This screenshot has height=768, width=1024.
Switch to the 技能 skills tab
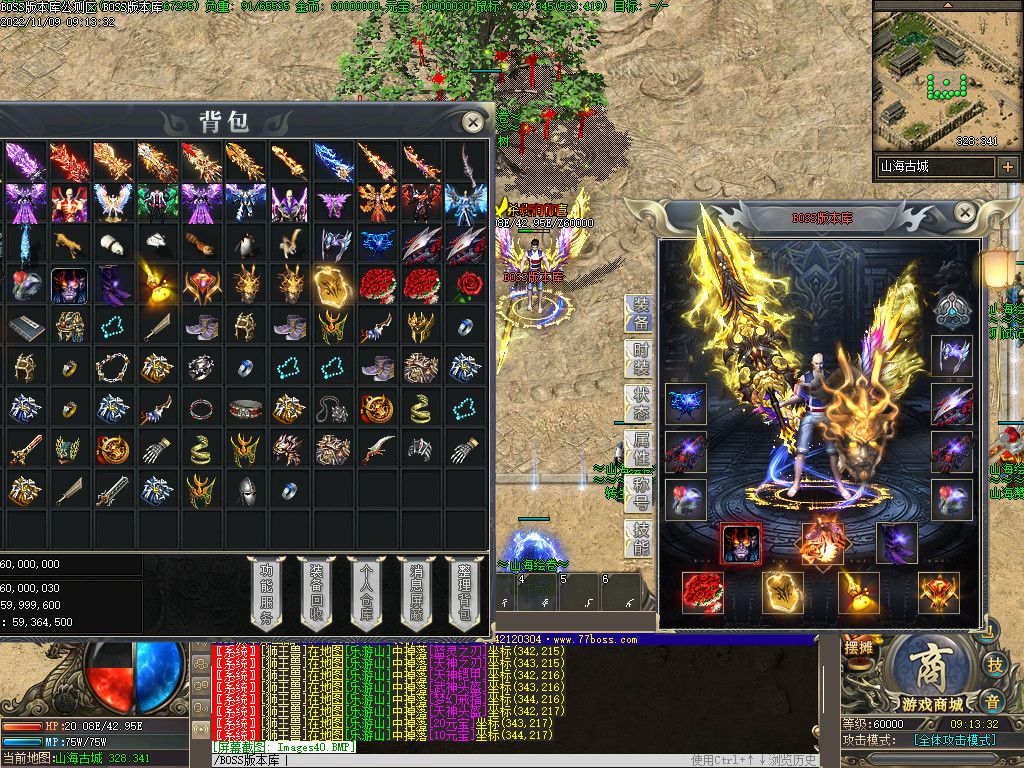(640, 538)
